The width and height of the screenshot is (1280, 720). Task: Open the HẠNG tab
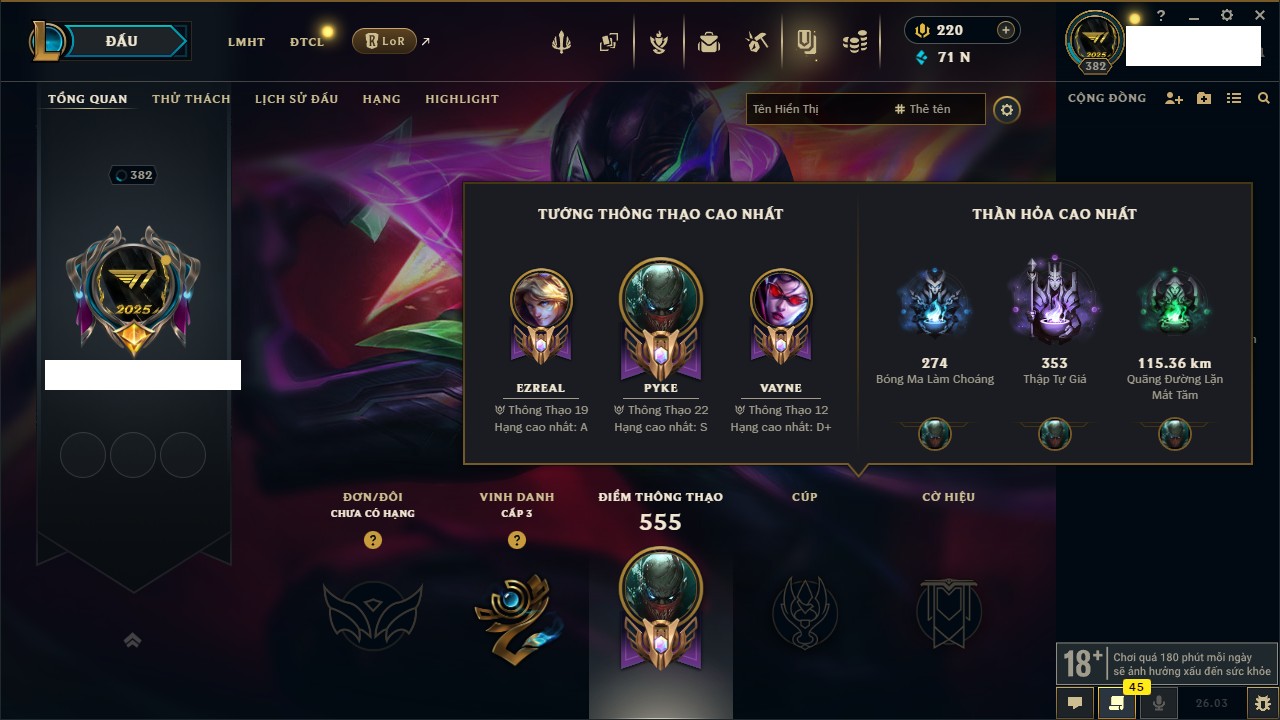pyautogui.click(x=381, y=99)
